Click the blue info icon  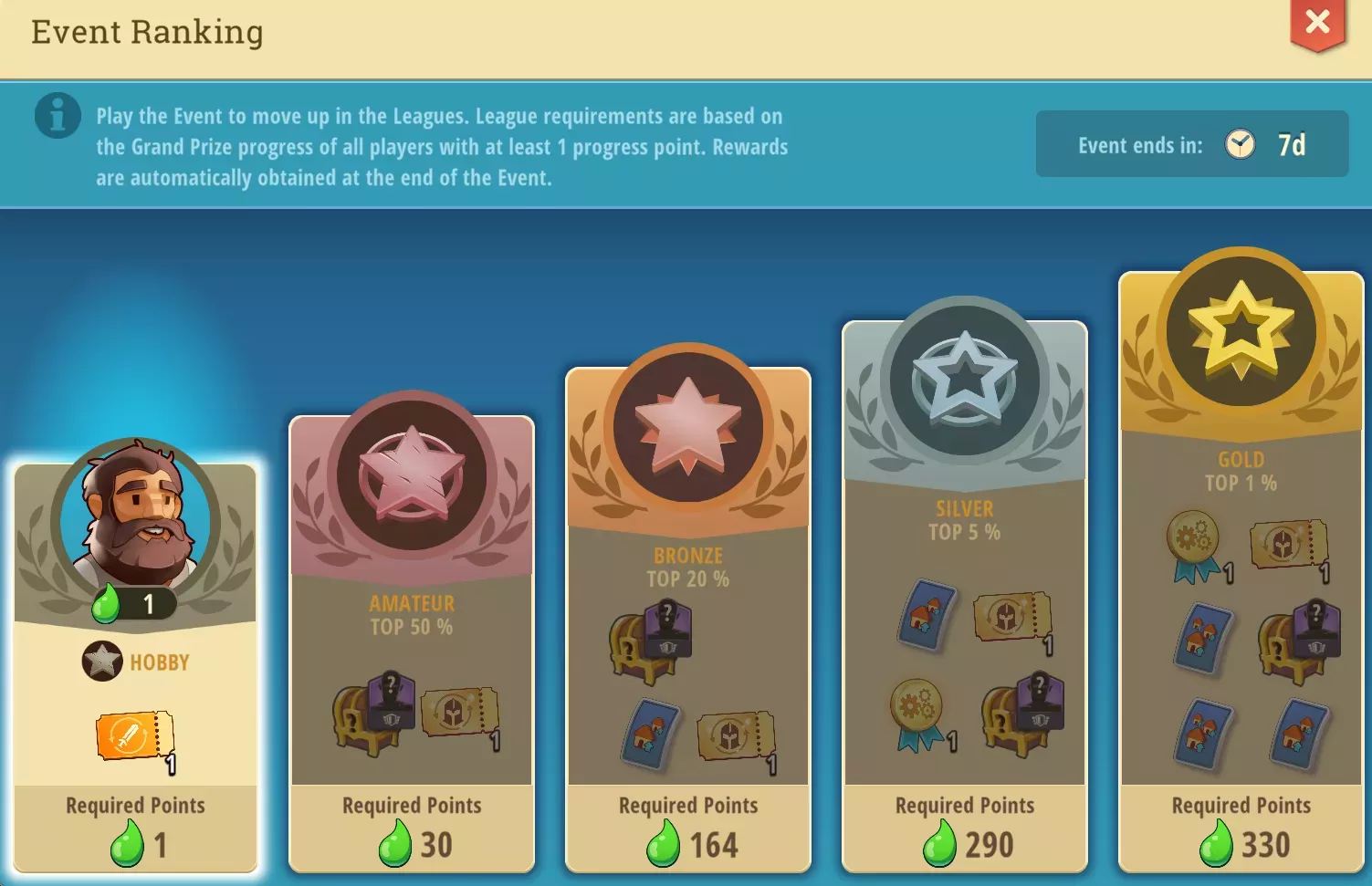58,116
